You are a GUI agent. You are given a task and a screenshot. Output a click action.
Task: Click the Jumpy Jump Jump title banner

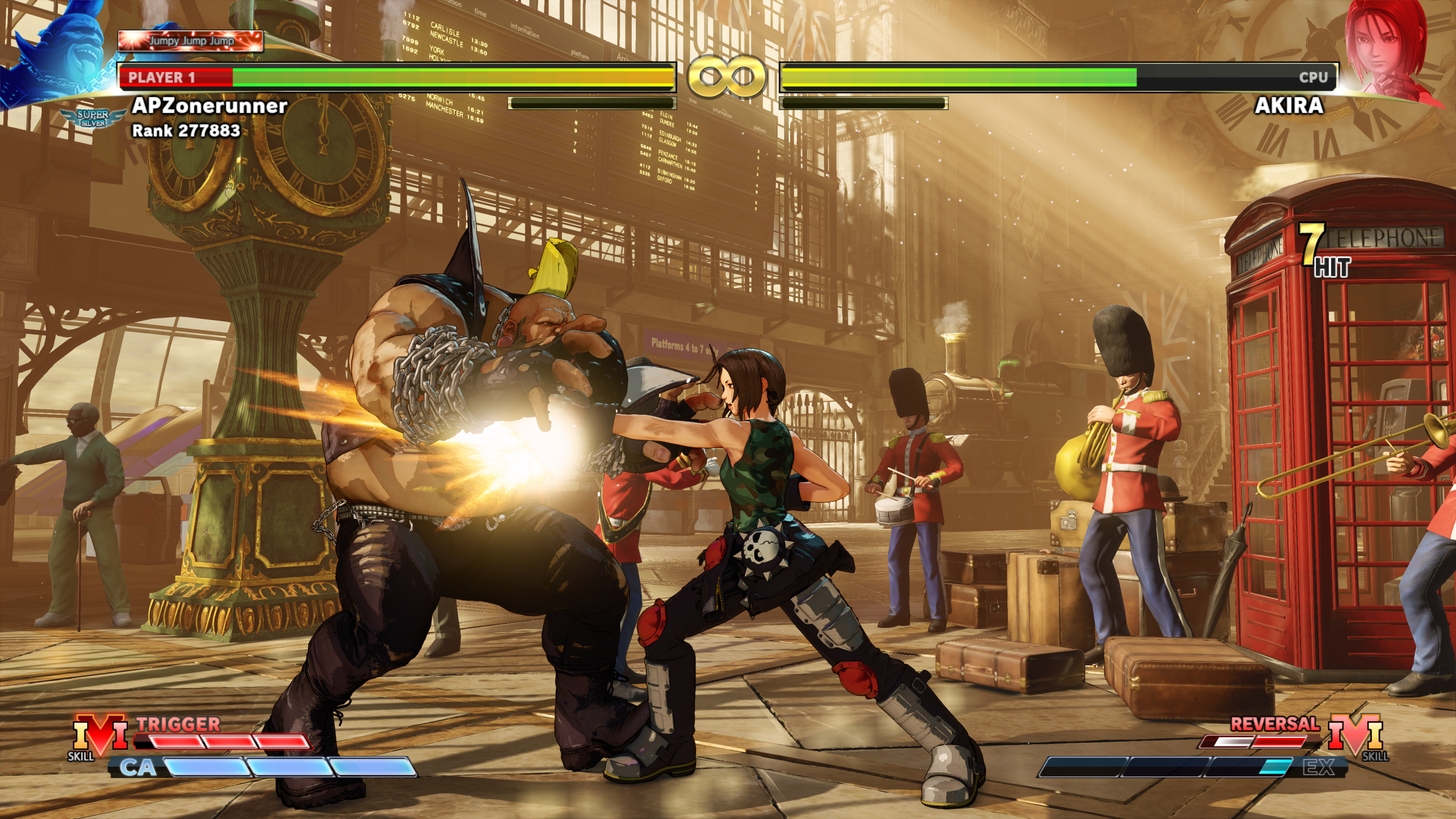(x=190, y=41)
